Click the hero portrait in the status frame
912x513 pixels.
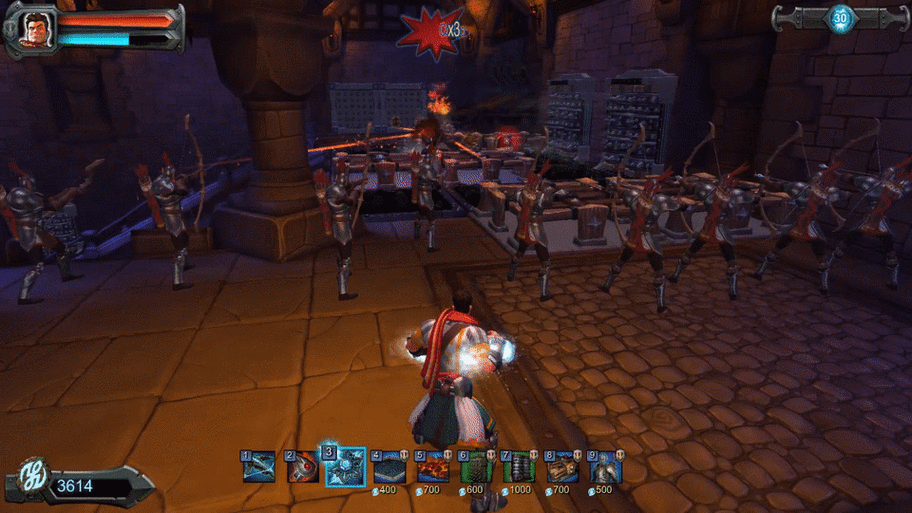(x=35, y=28)
